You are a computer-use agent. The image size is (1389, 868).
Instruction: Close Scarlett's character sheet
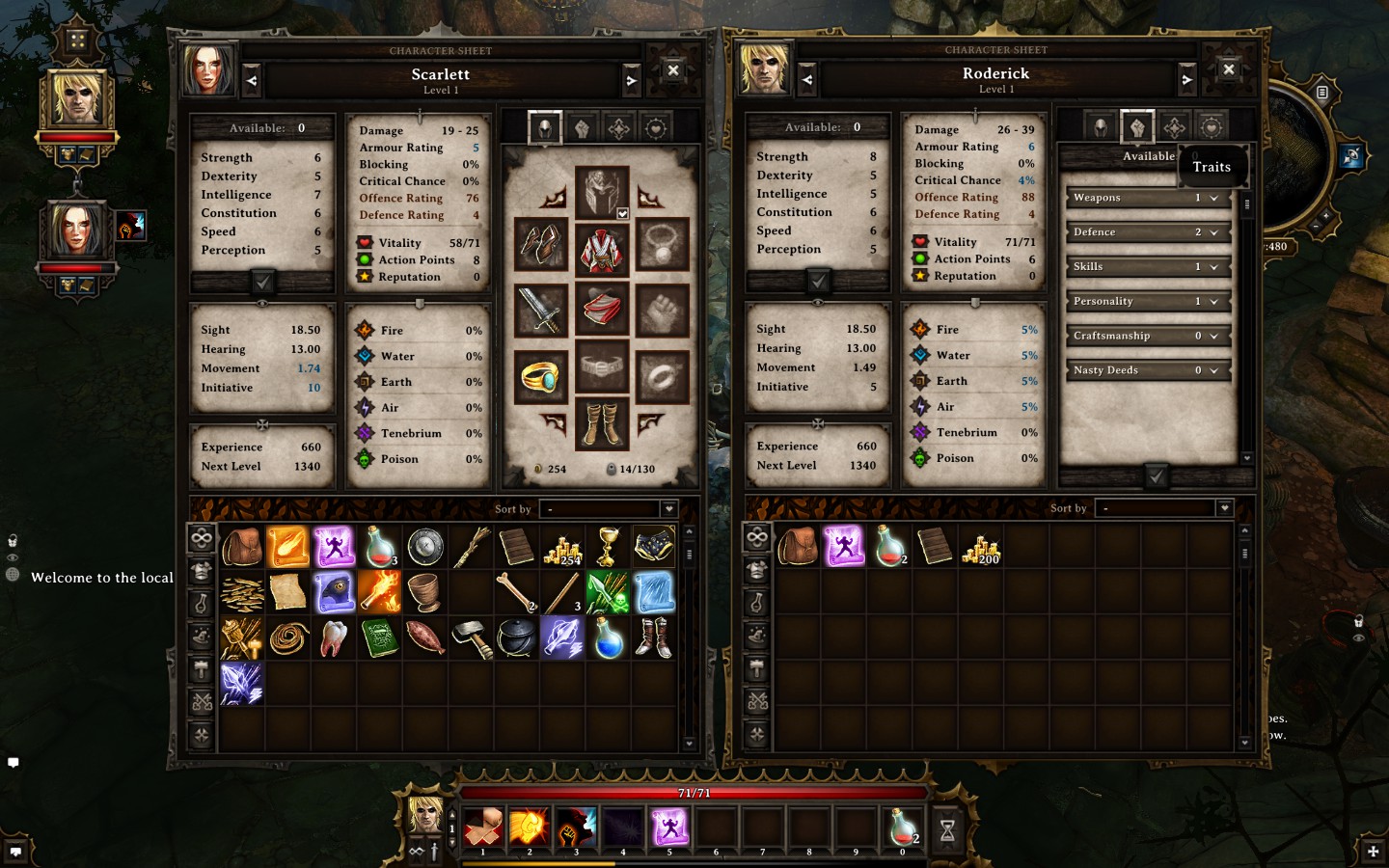[673, 70]
